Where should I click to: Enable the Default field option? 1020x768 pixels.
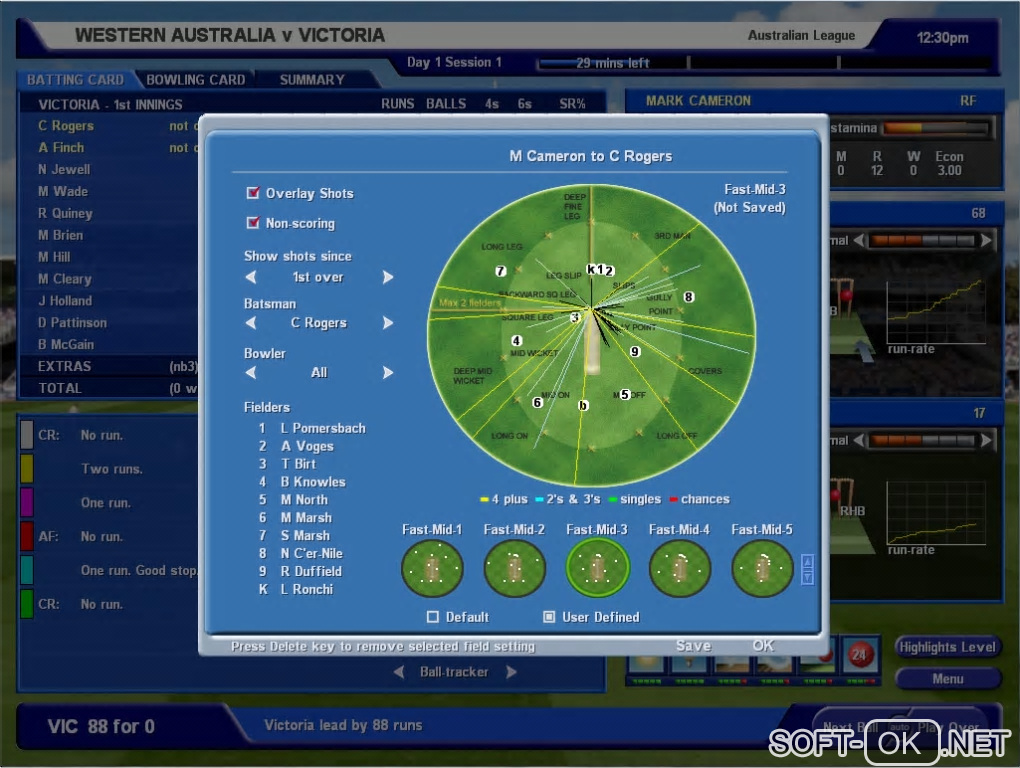point(433,617)
